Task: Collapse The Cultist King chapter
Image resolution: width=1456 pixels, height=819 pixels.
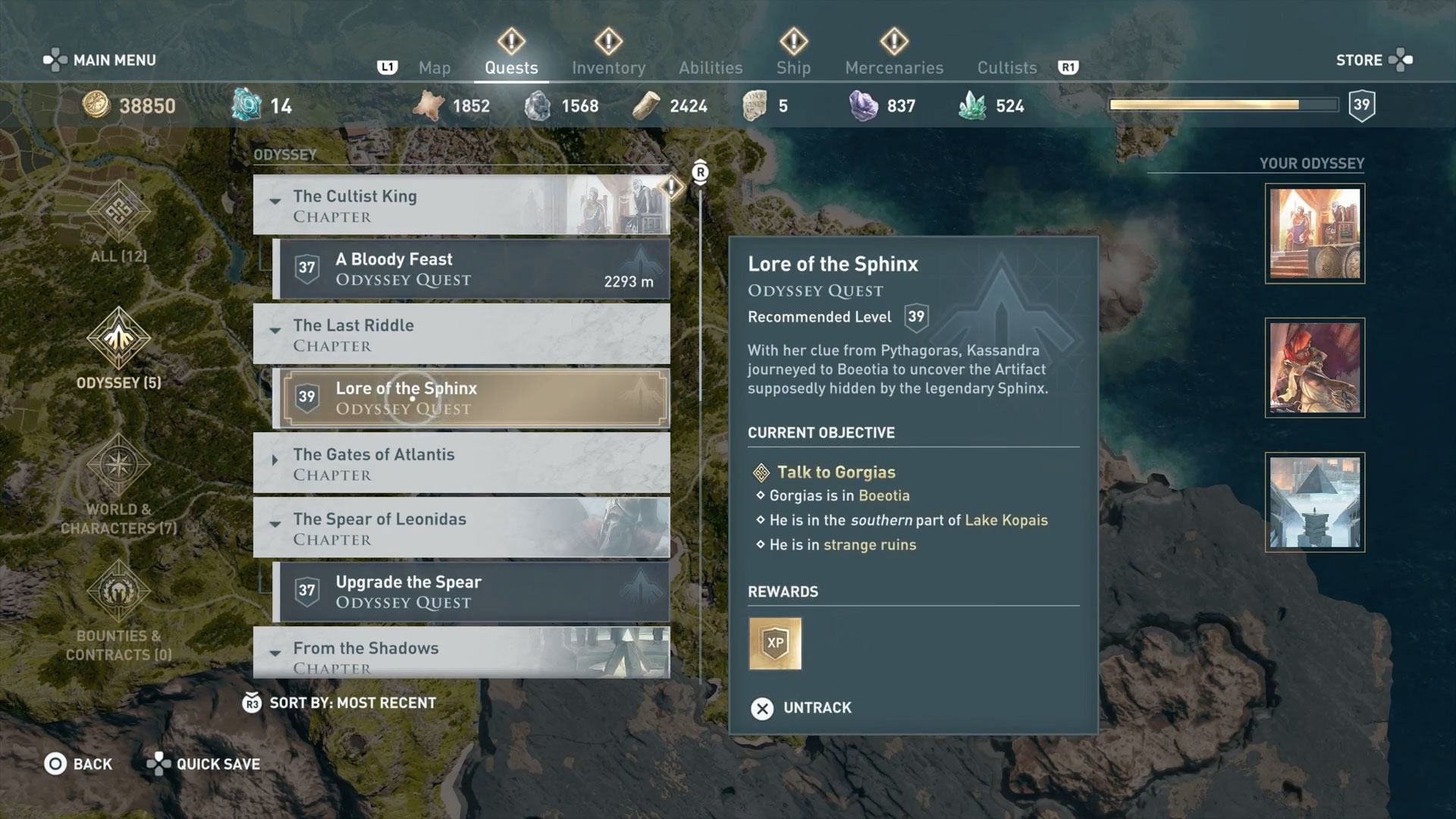Action: (275, 202)
